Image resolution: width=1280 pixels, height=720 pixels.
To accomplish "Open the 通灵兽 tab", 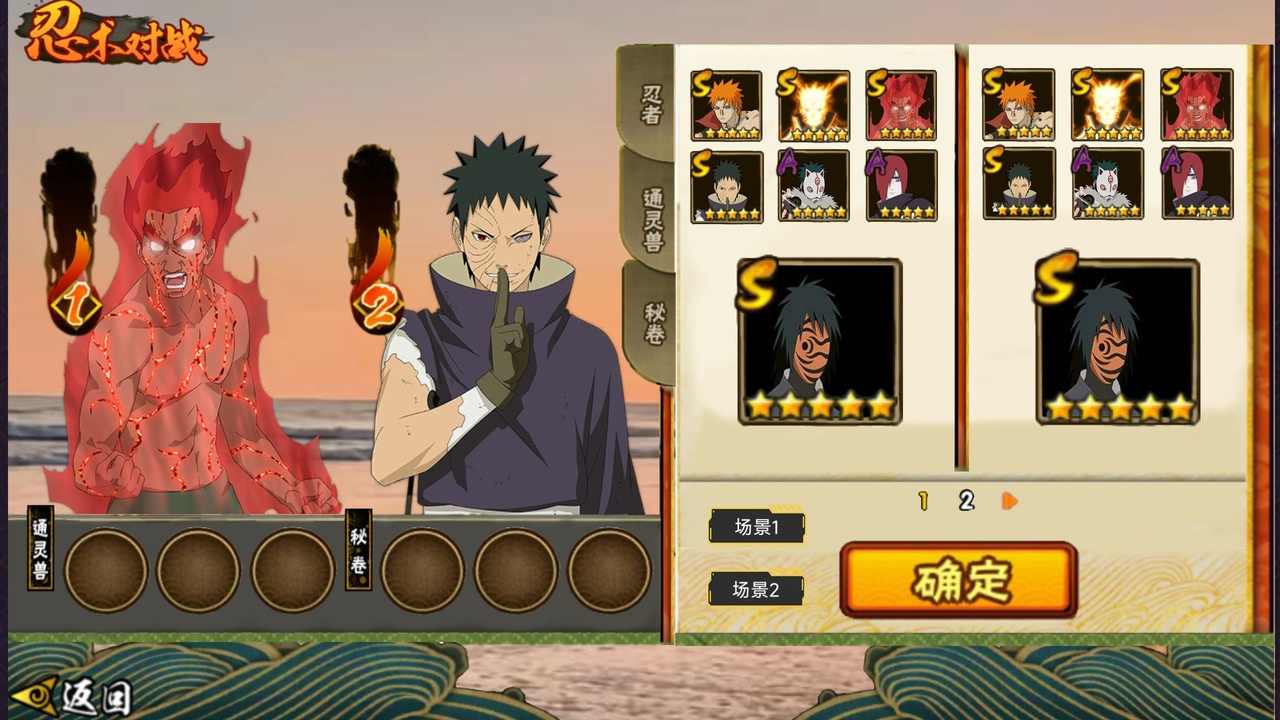I will click(x=650, y=215).
